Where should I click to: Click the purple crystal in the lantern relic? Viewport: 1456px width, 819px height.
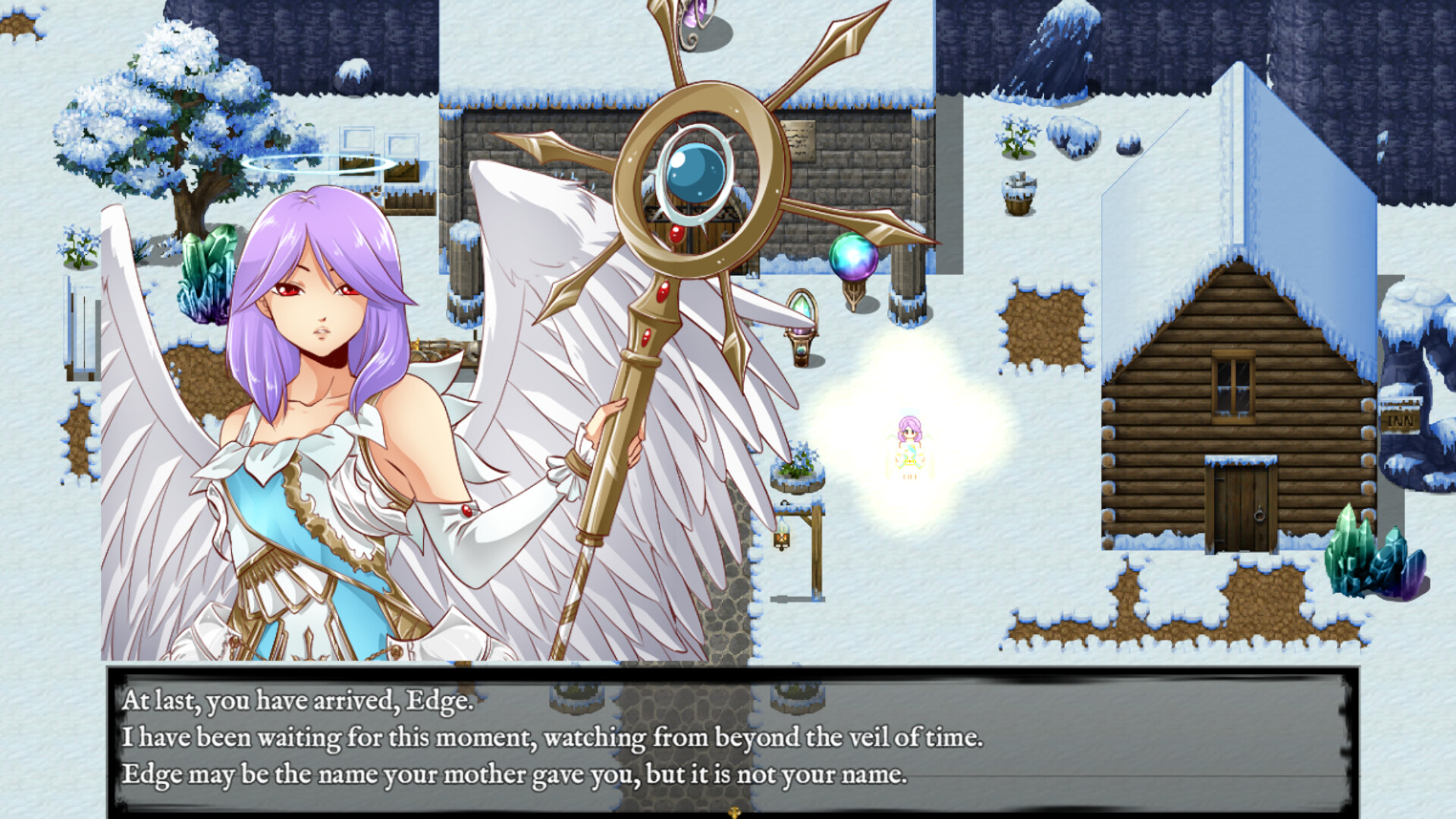801,331
